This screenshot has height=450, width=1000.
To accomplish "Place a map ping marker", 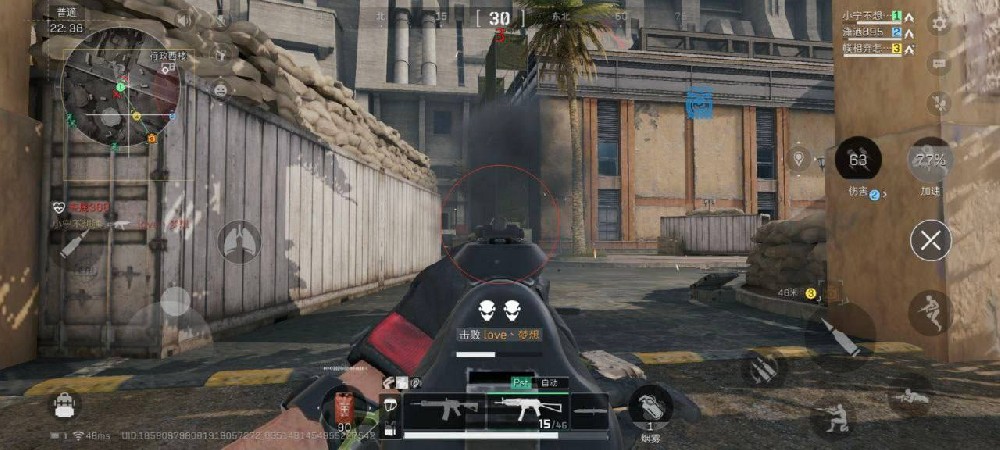I will (798, 158).
